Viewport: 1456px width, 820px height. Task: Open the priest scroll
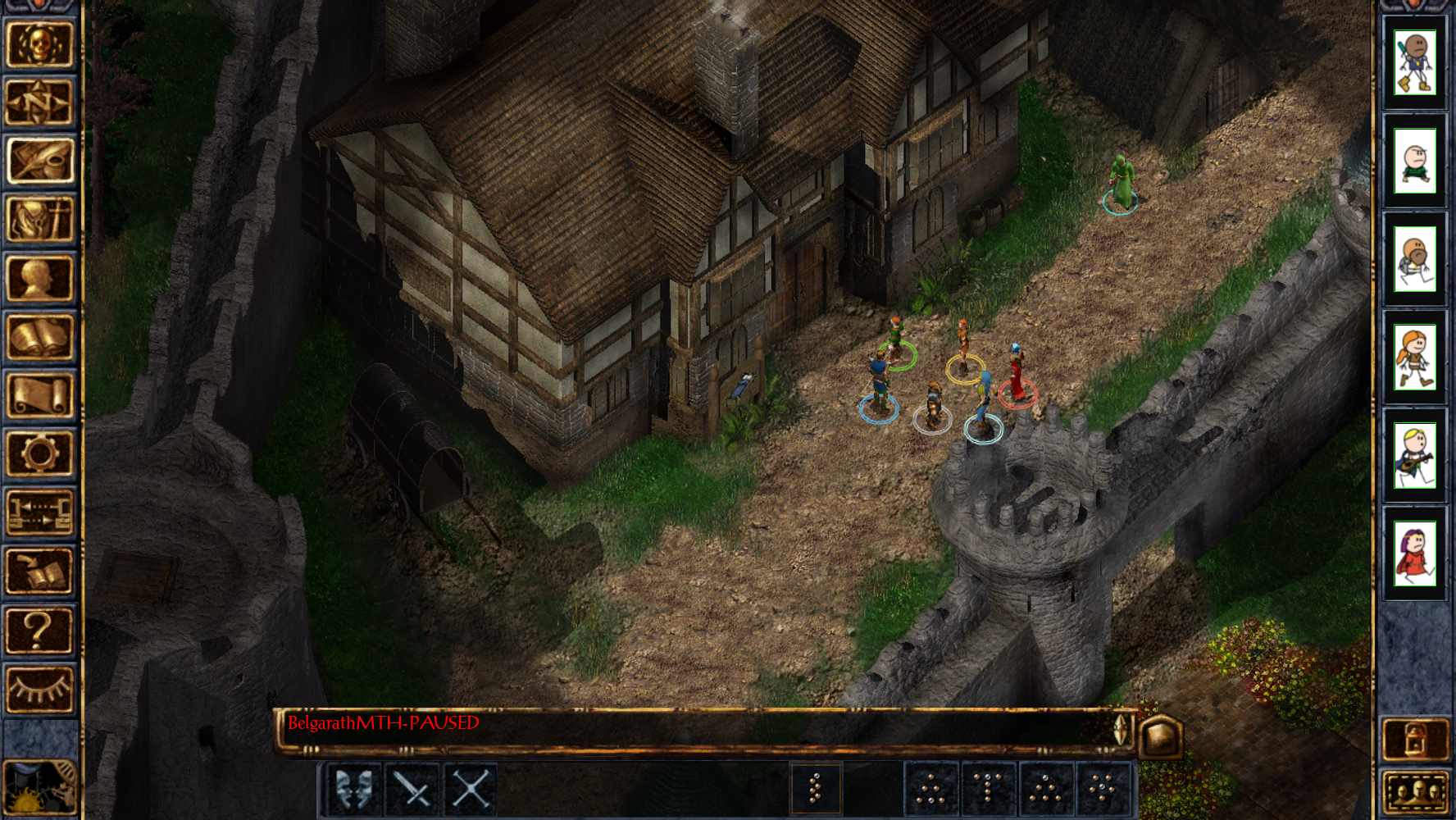(x=39, y=396)
